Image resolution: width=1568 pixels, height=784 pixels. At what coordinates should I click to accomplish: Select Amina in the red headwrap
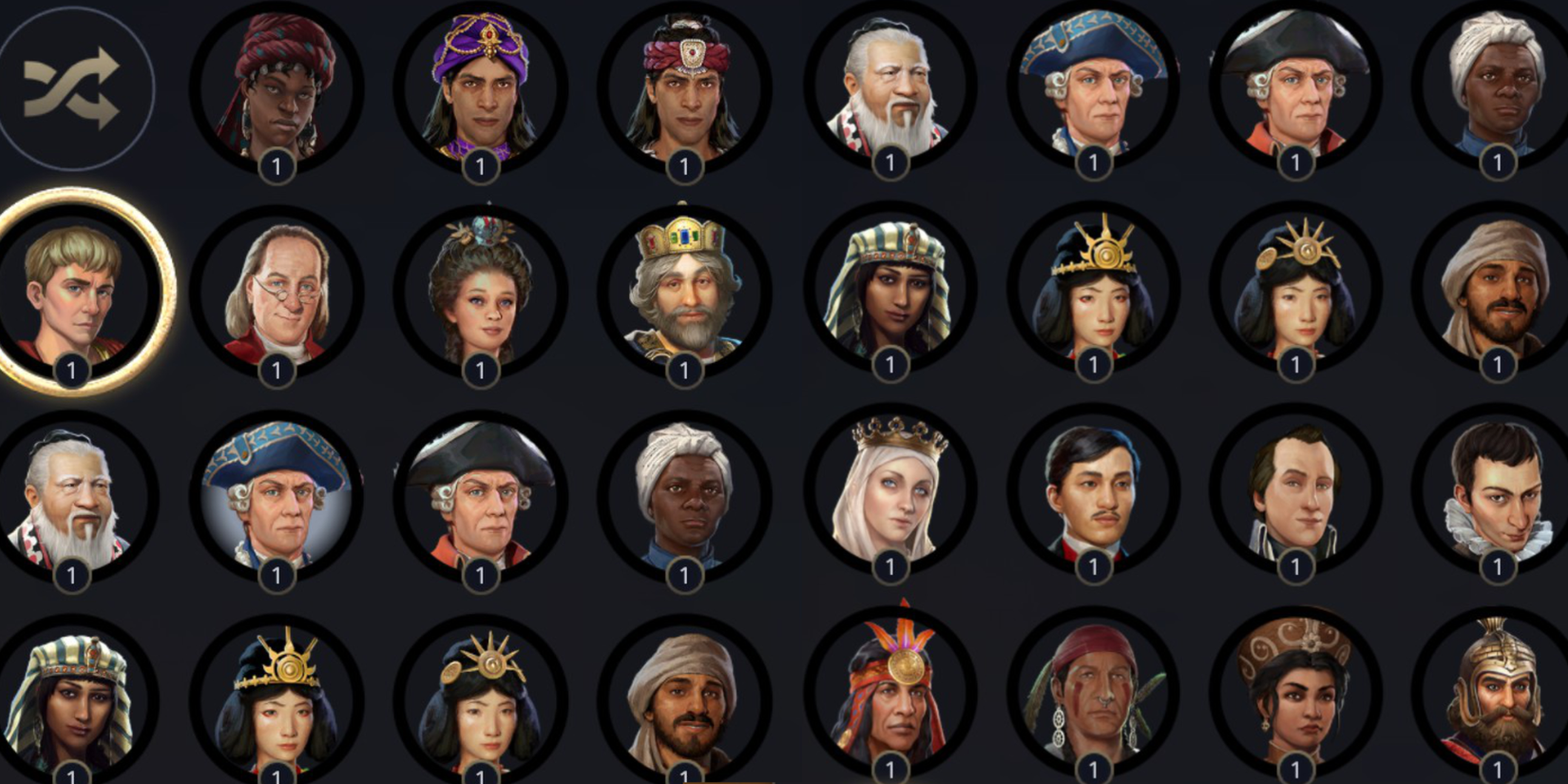point(276,86)
